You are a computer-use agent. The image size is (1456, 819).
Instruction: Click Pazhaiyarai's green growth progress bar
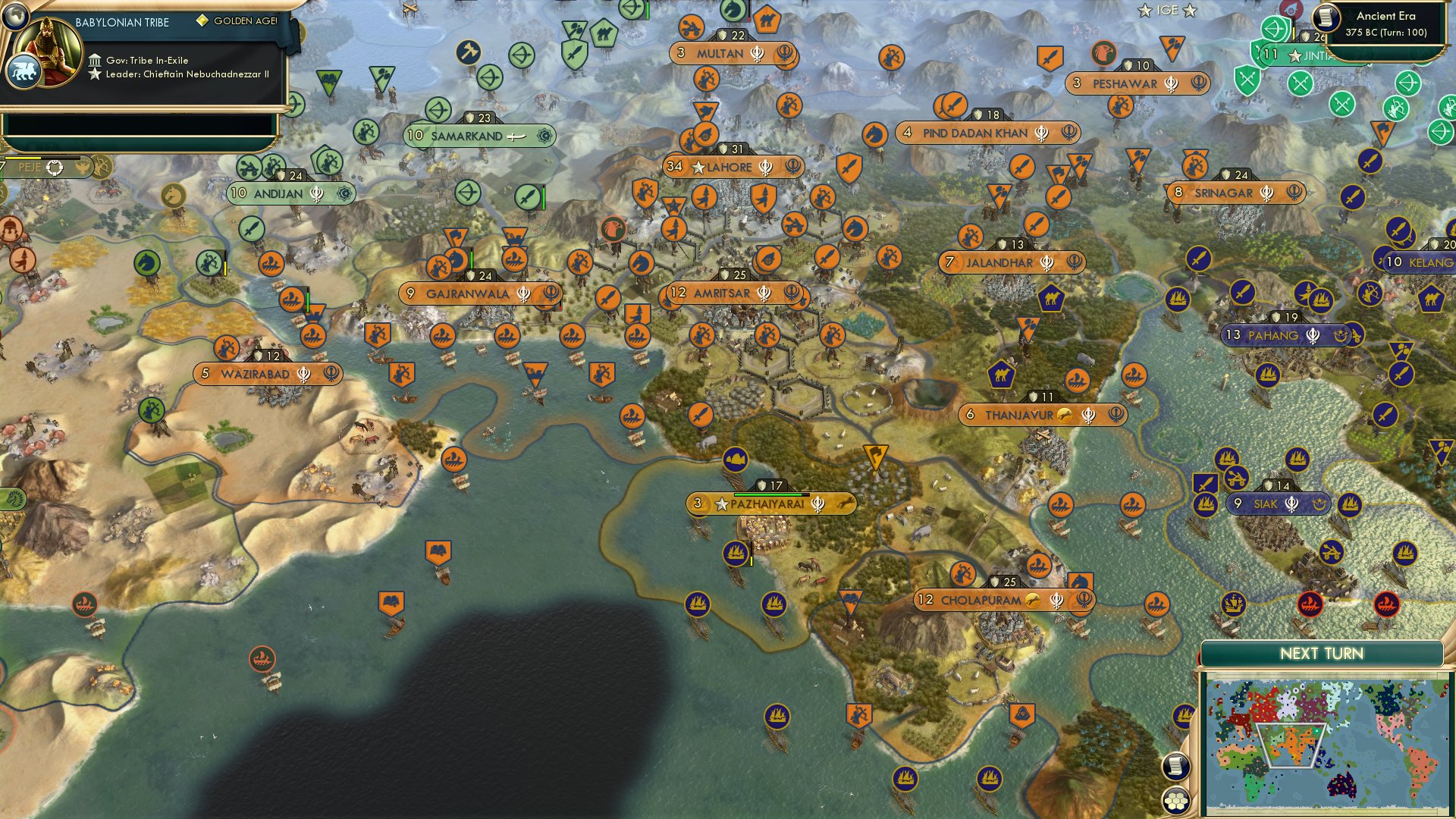pos(771,494)
